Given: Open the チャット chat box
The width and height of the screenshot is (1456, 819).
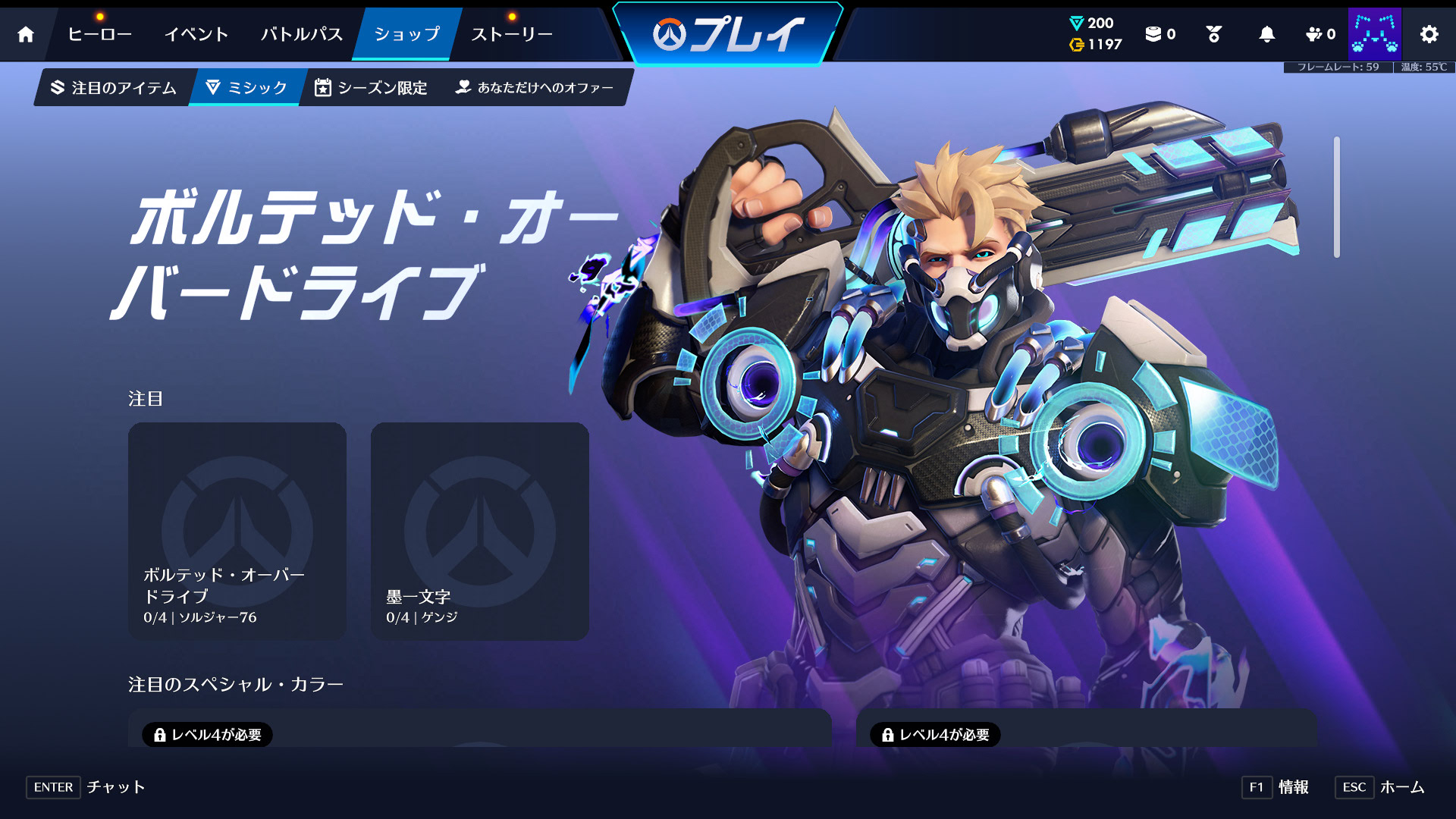Looking at the screenshot, I should coord(86,787).
